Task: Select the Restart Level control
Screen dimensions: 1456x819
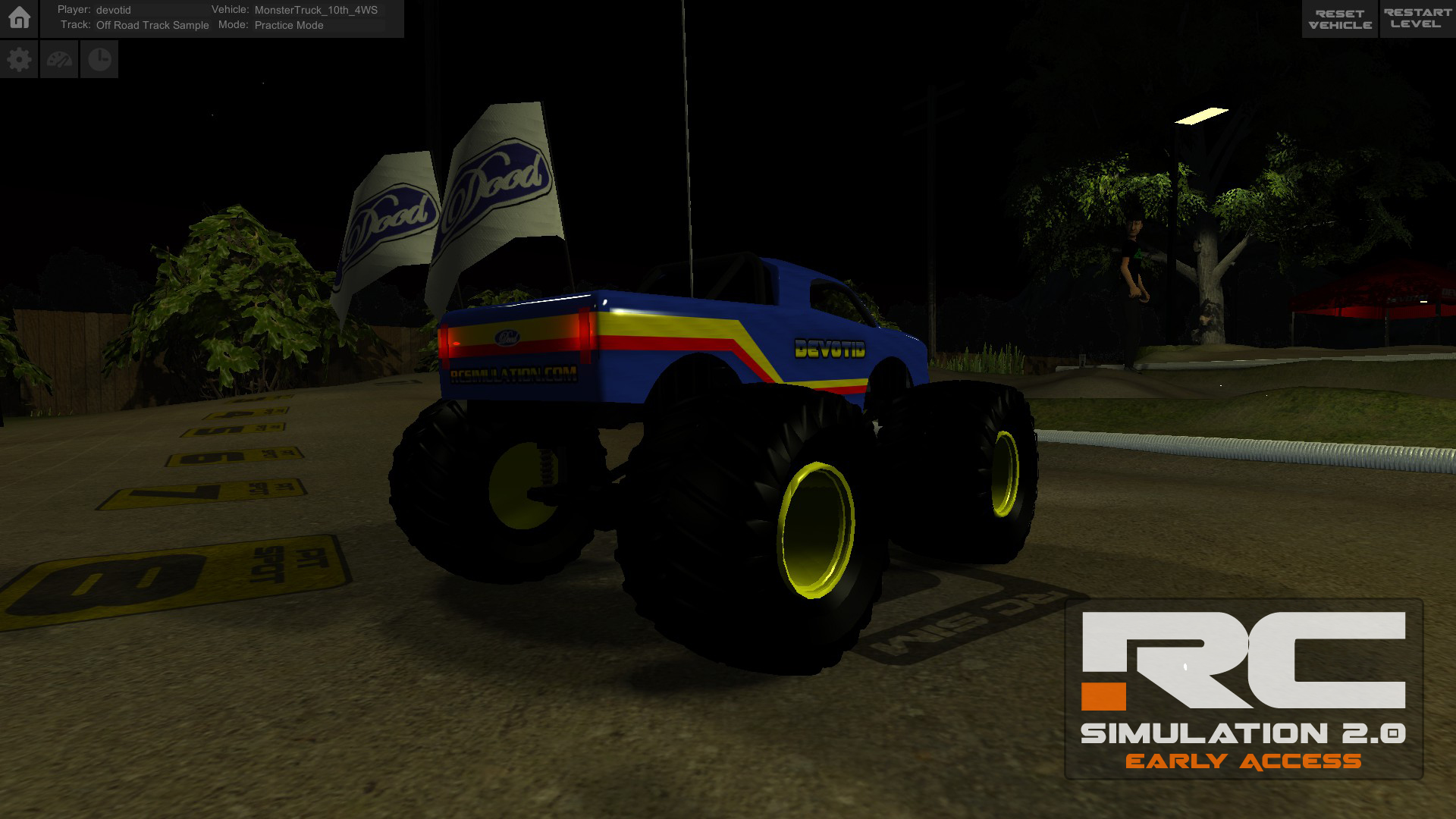Action: [x=1415, y=18]
